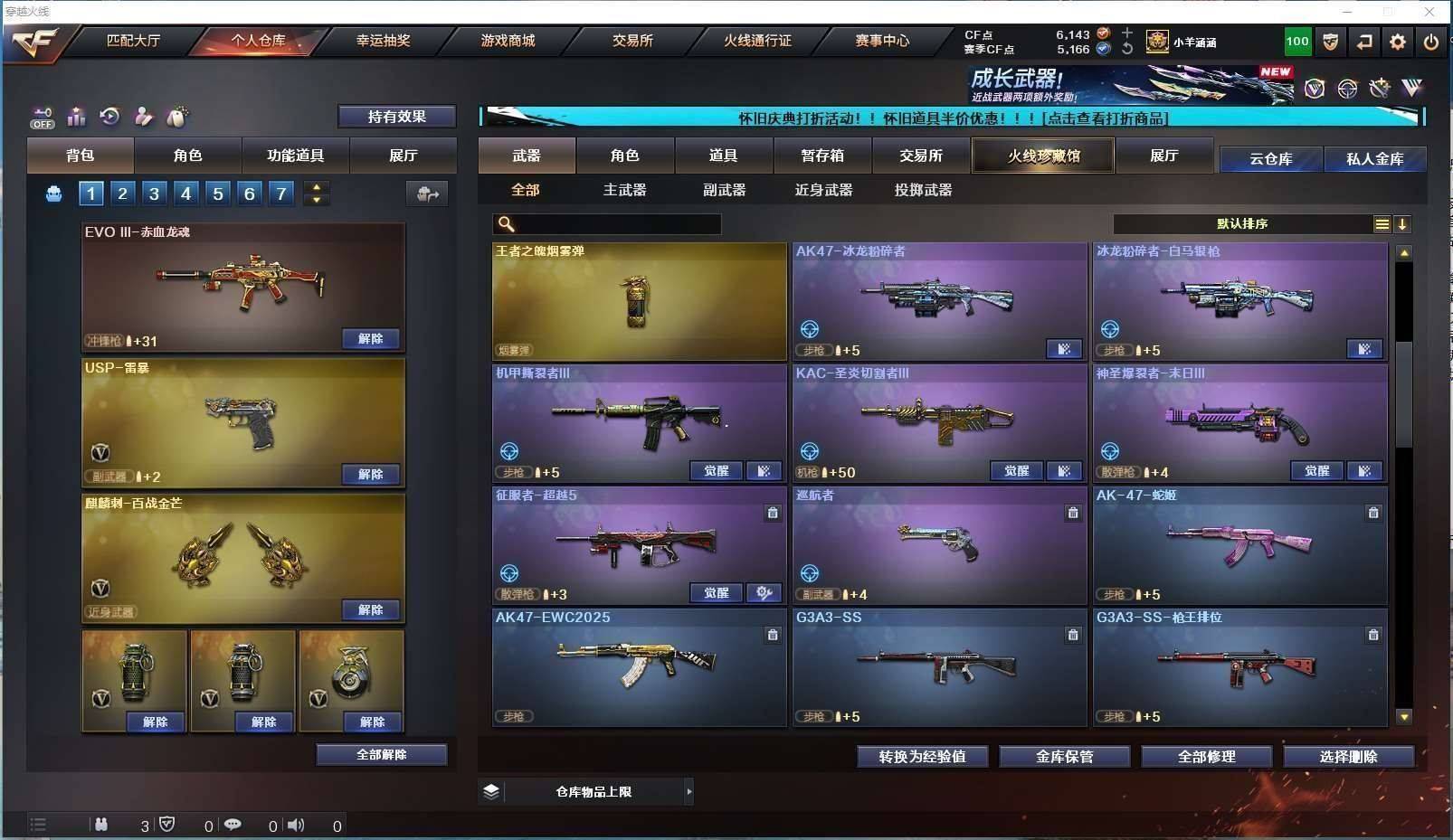The width and height of the screenshot is (1453, 840).
Task: Open the 匹配大厅 matchmaking lobby
Action: (x=133, y=41)
